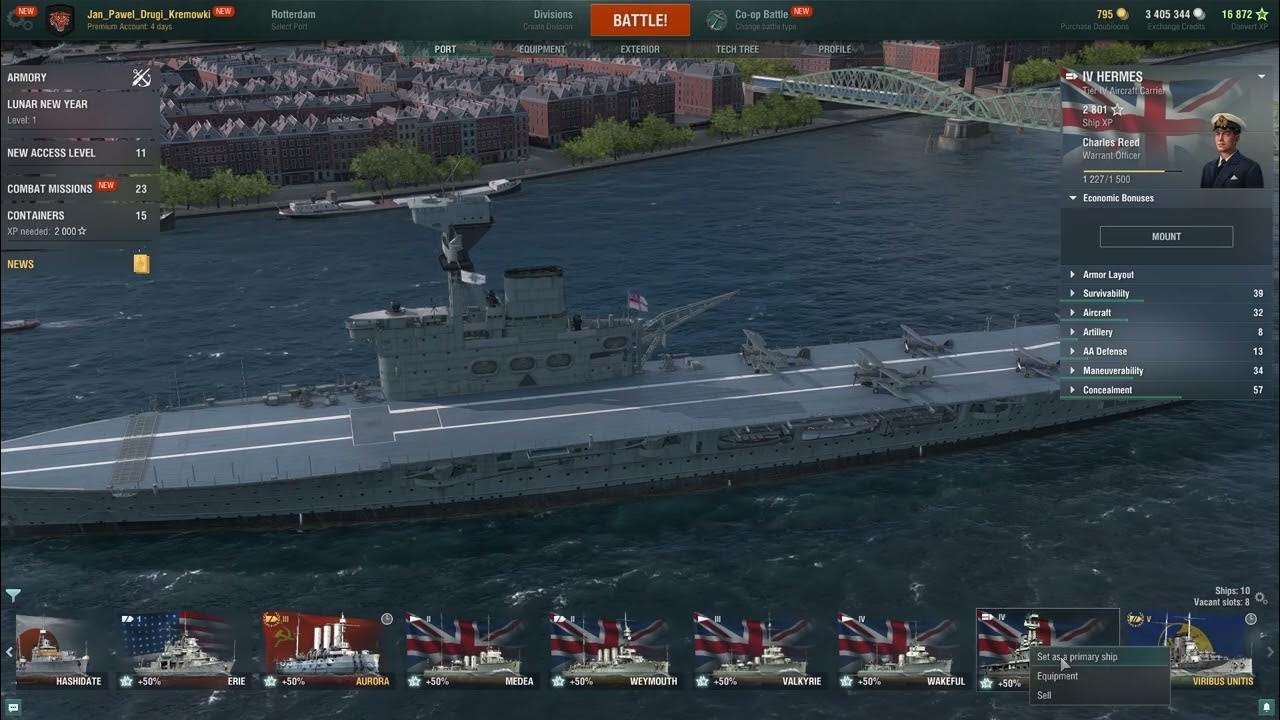Image resolution: width=1280 pixels, height=720 pixels.
Task: Switch to the Tech Tree tab
Action: [x=737, y=49]
